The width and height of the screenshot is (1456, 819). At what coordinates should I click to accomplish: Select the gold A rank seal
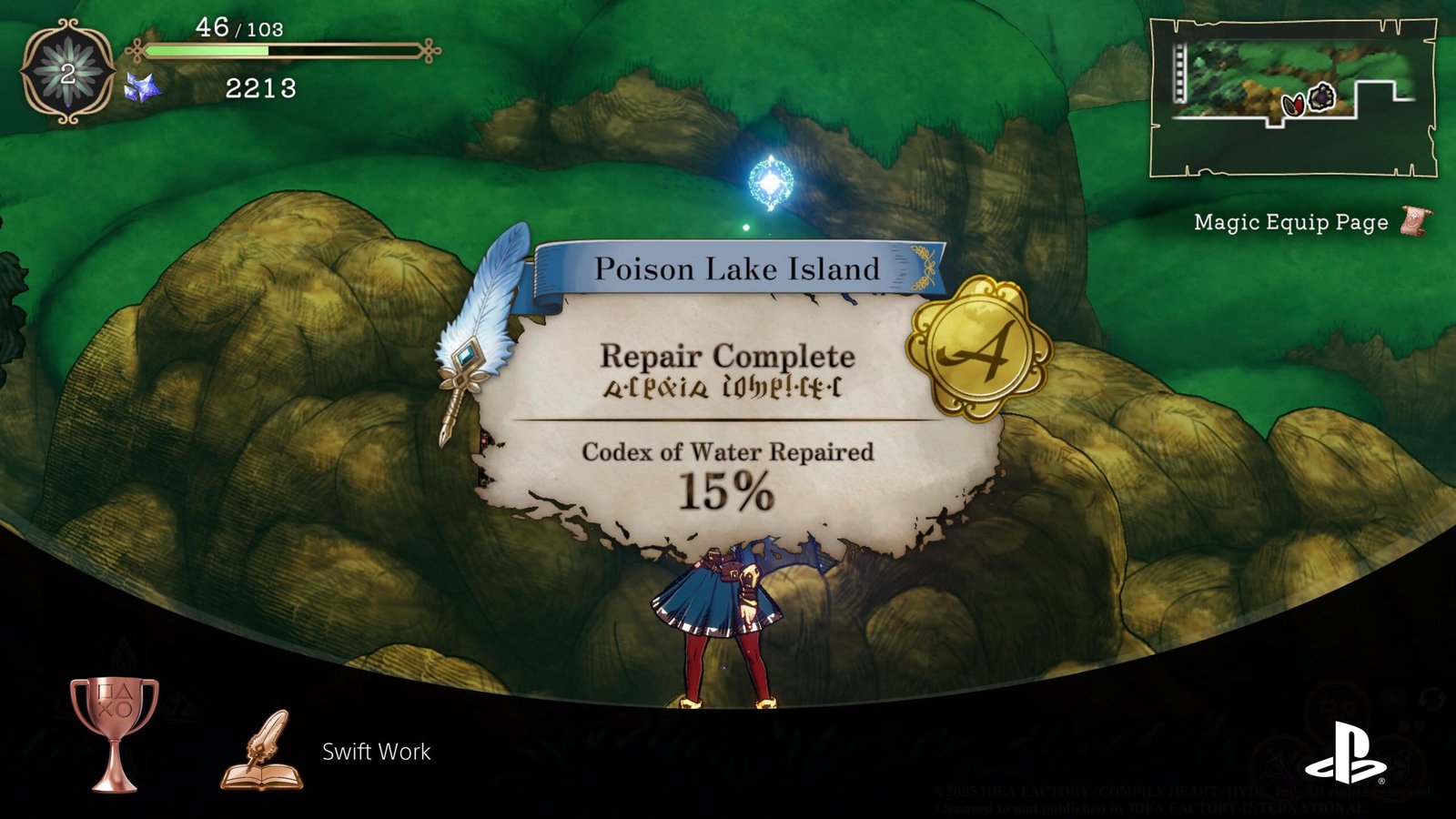pyautogui.click(x=978, y=349)
